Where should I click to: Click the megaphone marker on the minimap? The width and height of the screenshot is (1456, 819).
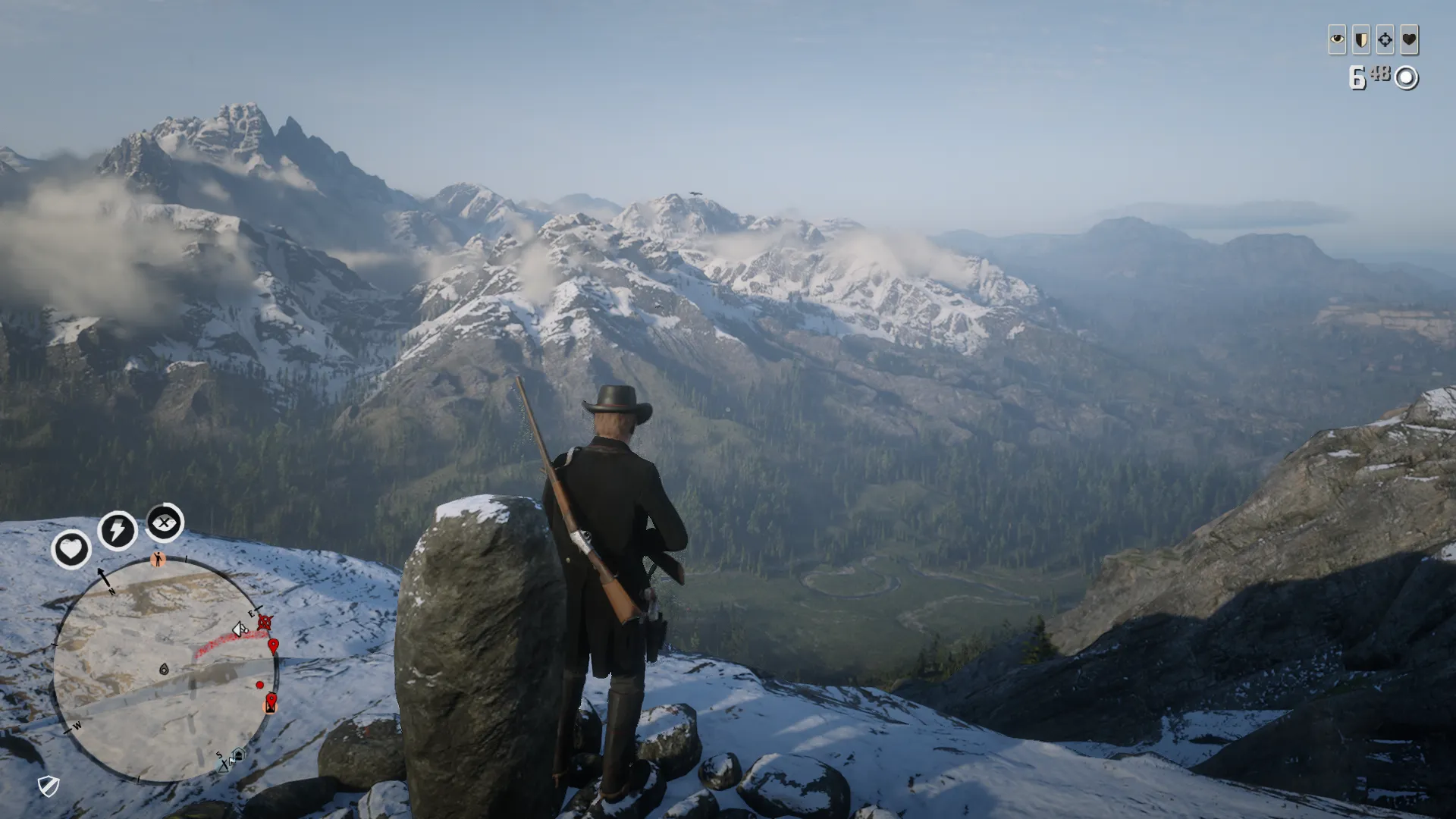[240, 629]
